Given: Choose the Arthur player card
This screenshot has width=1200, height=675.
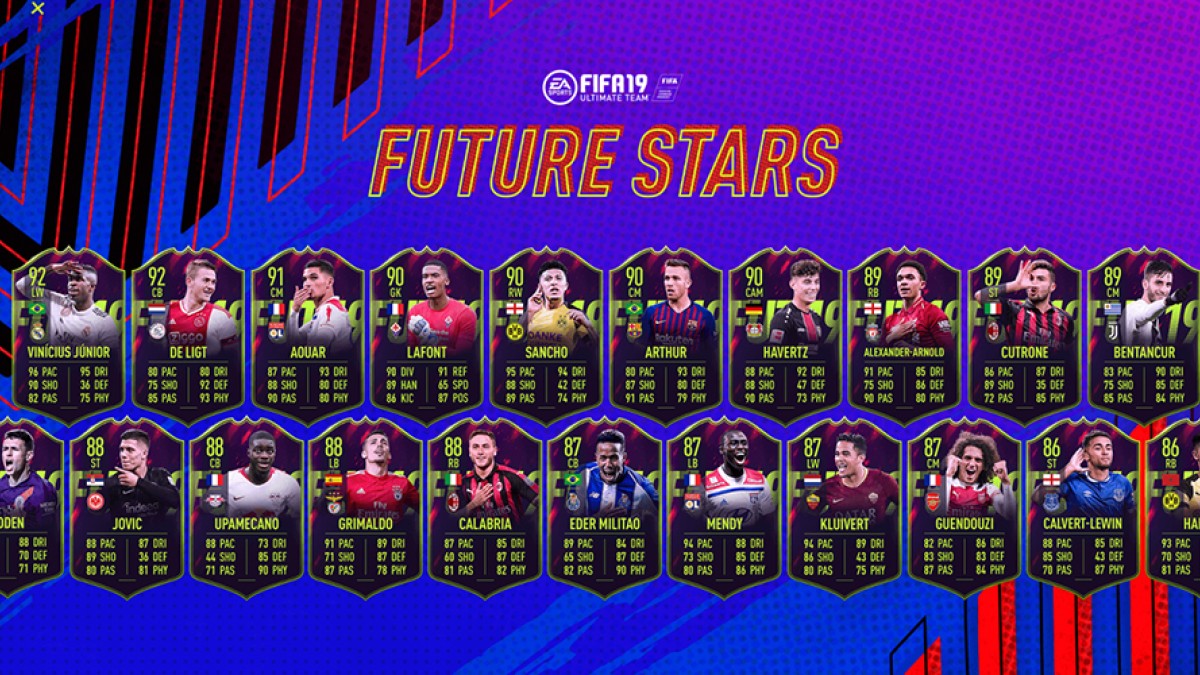Looking at the screenshot, I should point(666,335).
